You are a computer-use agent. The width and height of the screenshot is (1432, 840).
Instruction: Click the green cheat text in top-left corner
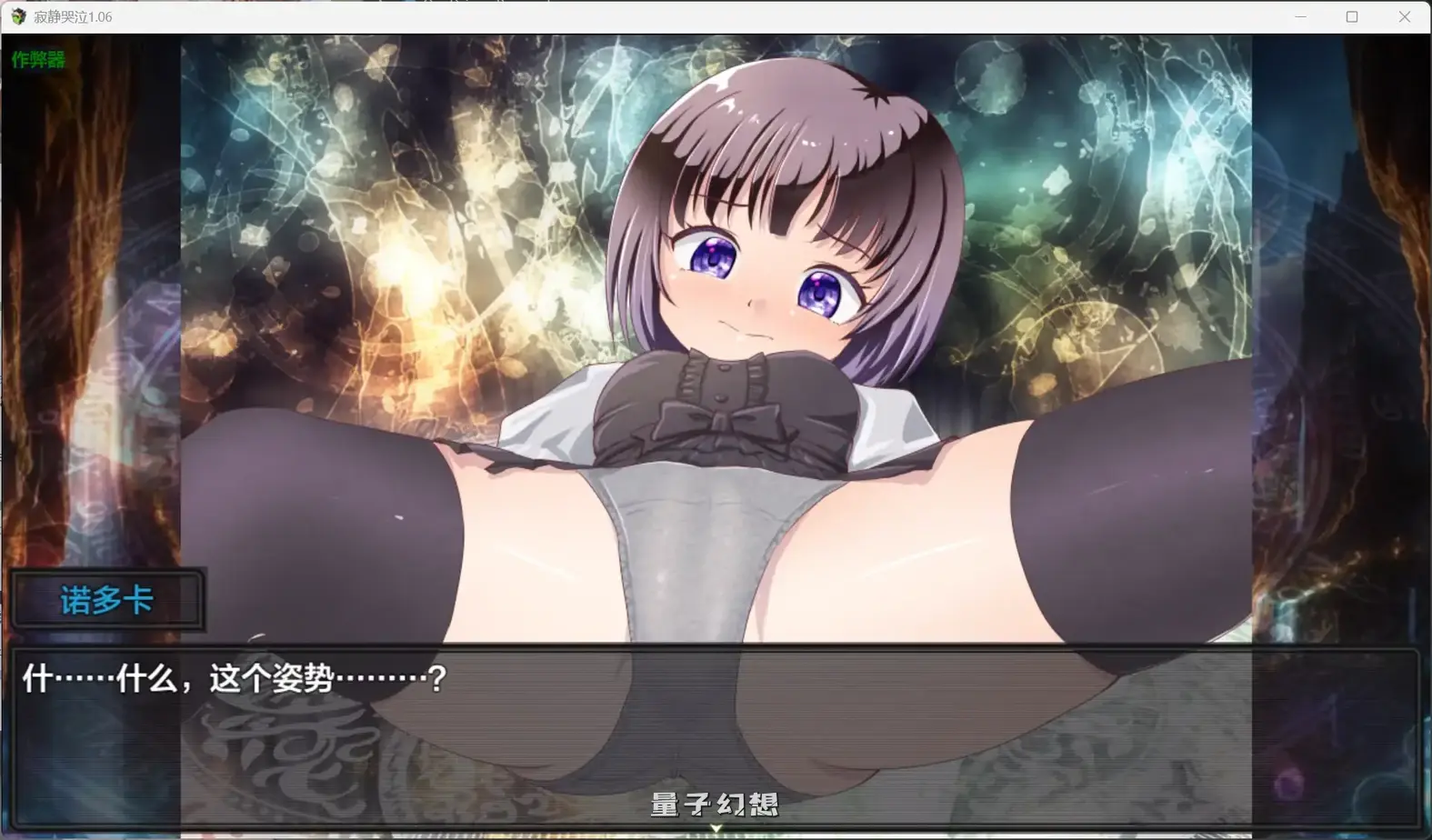coord(37,62)
